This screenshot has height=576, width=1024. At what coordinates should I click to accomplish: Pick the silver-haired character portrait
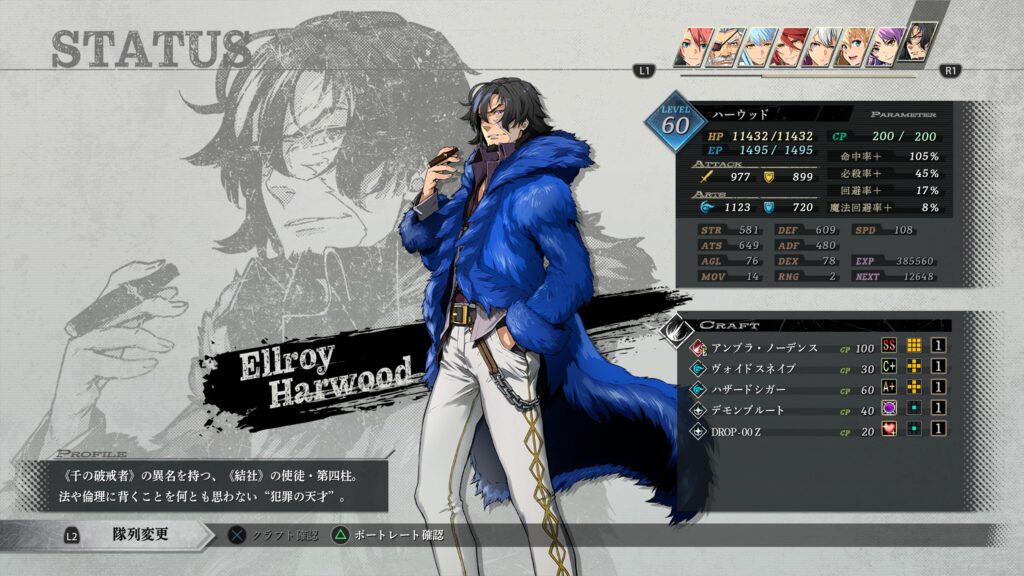tap(821, 48)
